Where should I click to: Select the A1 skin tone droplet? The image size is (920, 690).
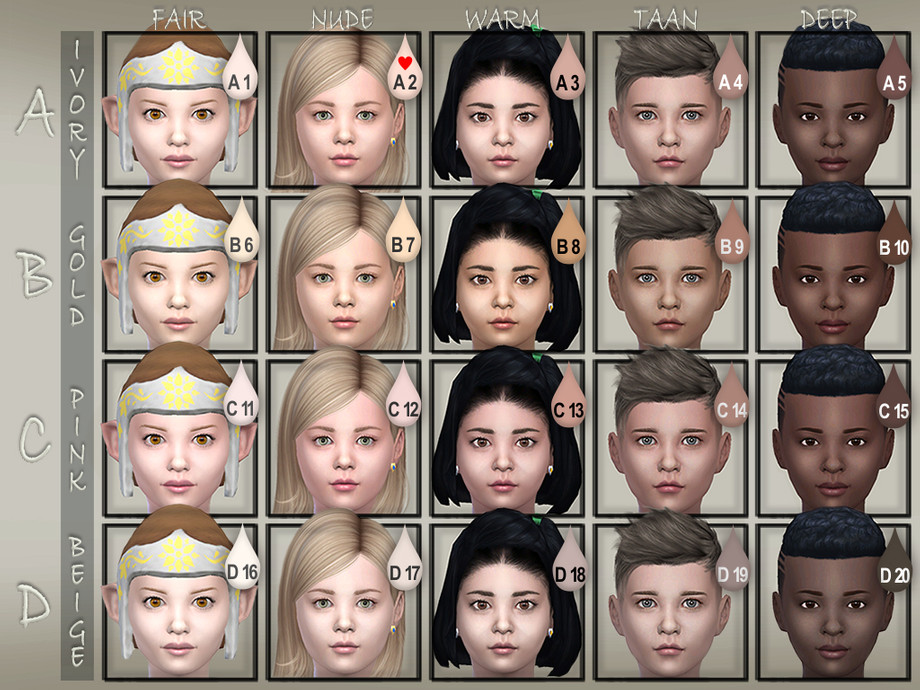[241, 72]
